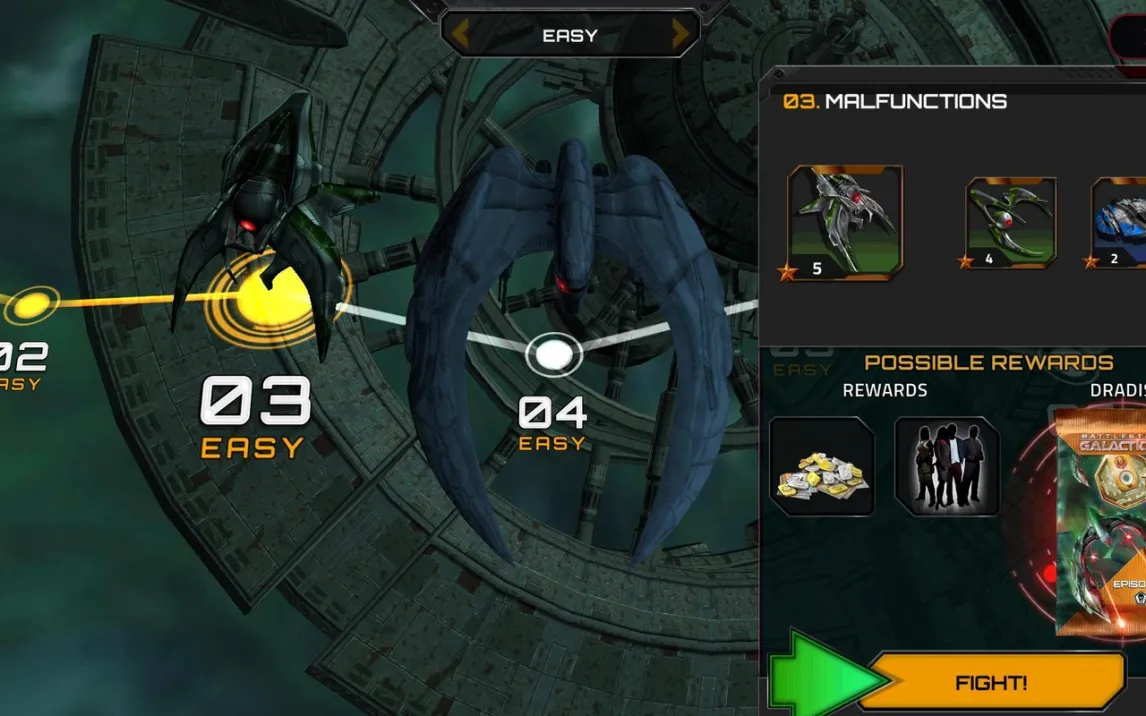Inspect the level 2 blue ship card

(1120, 223)
